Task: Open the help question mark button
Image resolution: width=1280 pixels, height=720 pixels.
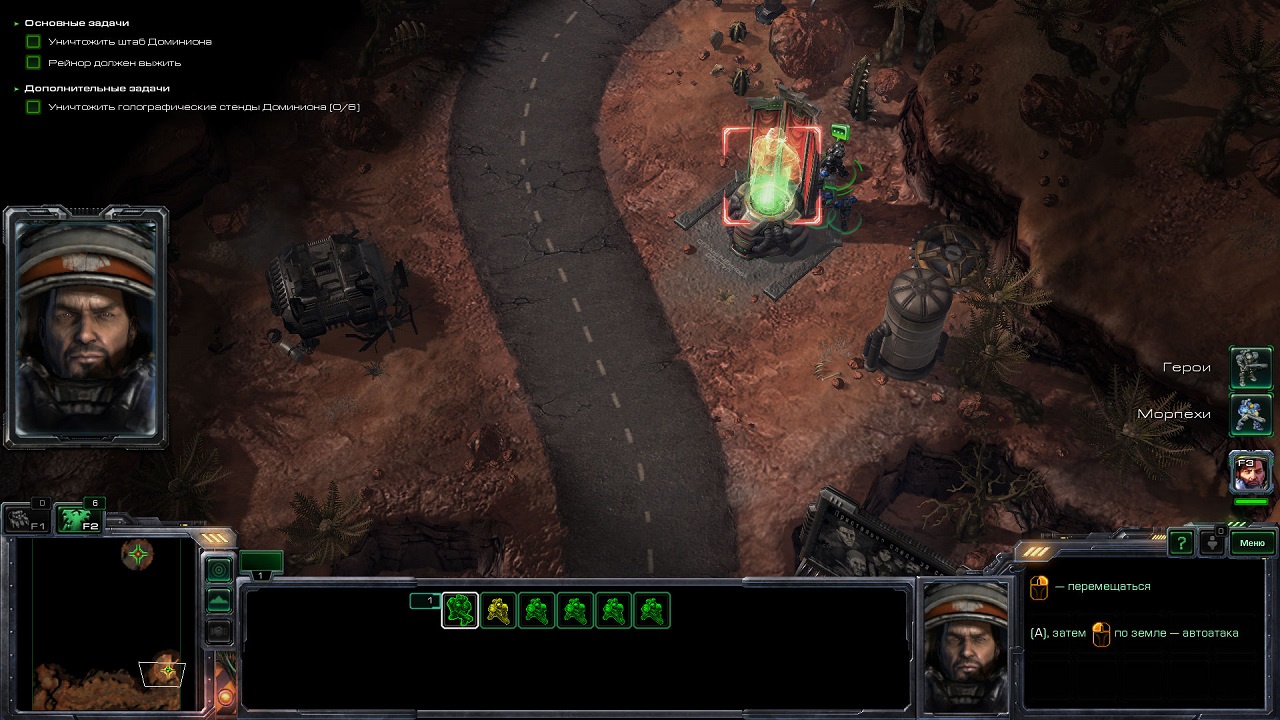Action: point(1181,543)
